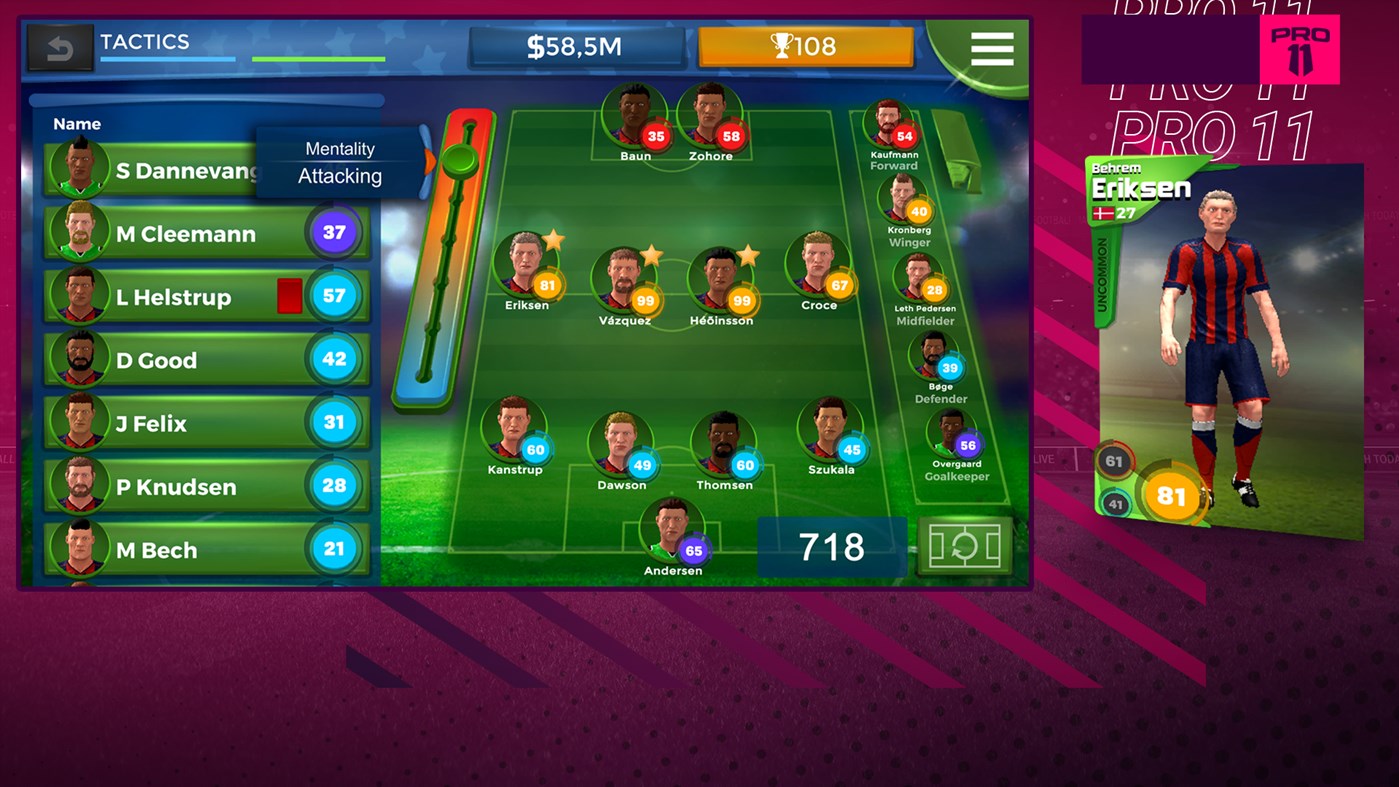Click the 718 team rating display

(x=831, y=547)
